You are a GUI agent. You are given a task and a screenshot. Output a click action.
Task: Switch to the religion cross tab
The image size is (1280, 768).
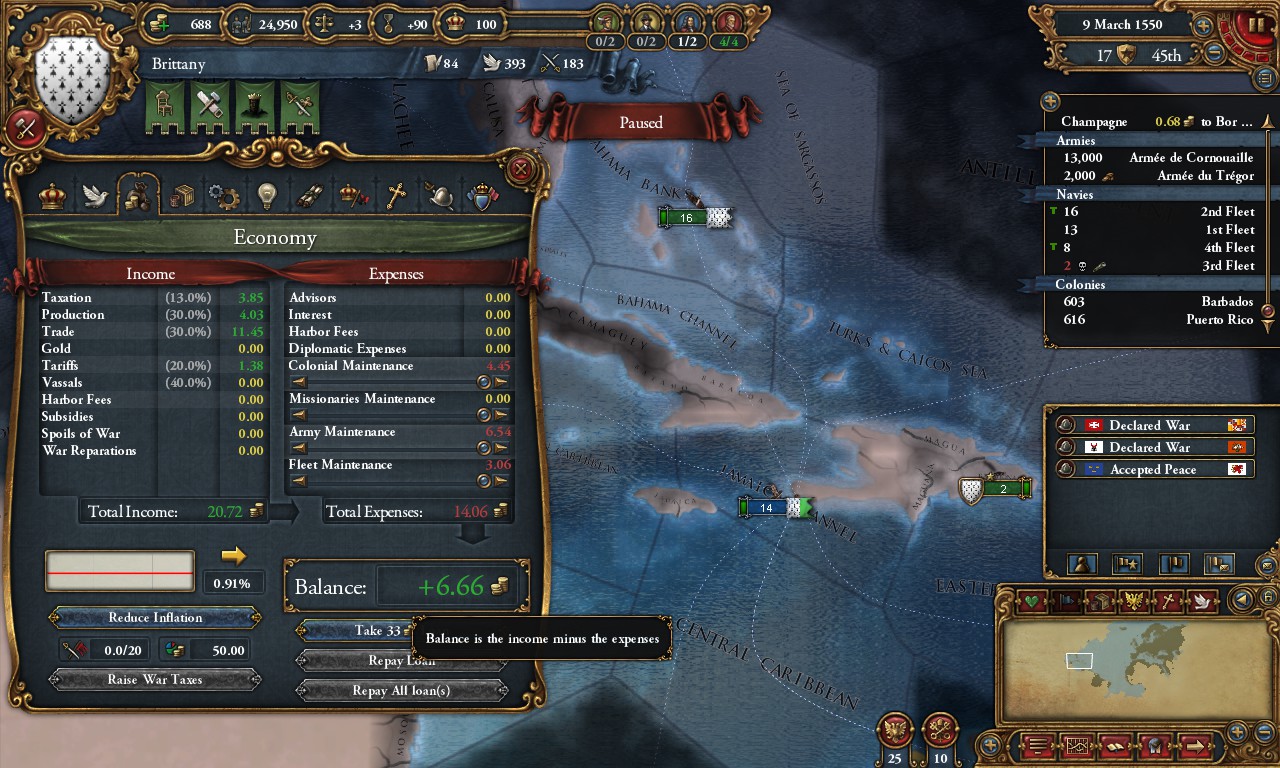[x=397, y=195]
